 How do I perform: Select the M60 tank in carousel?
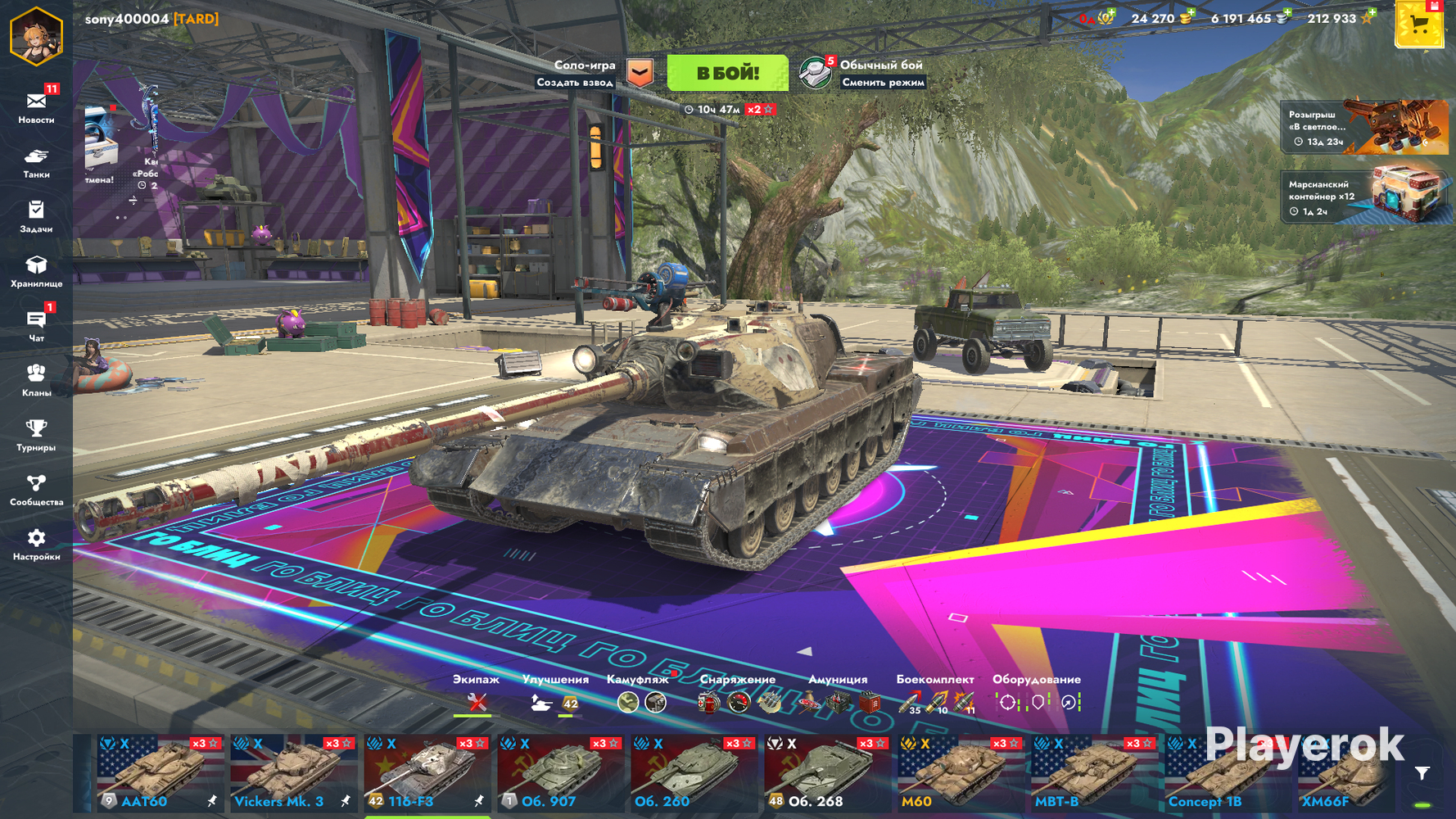[x=960, y=774]
